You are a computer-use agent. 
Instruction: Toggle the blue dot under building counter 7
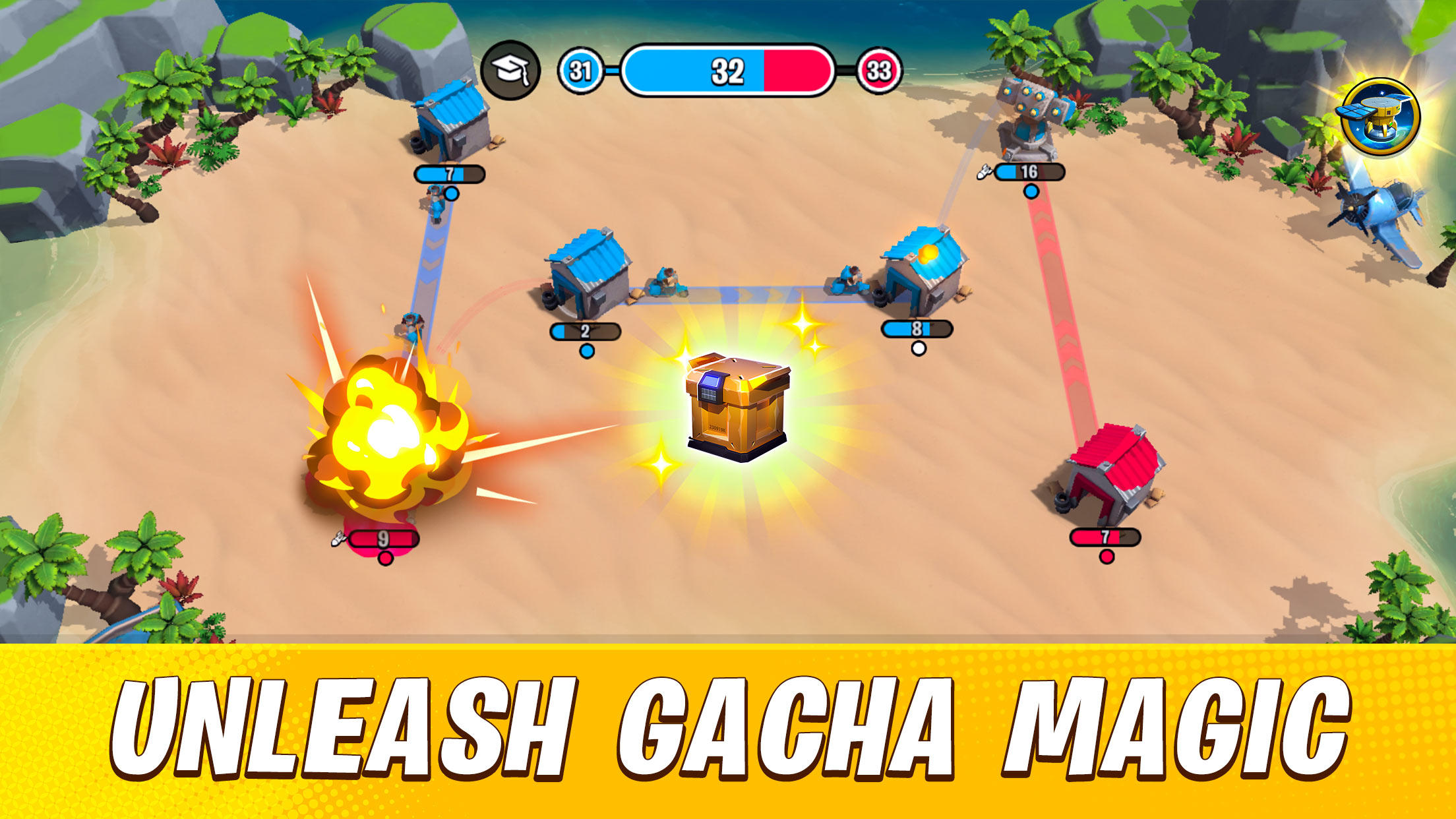point(451,193)
